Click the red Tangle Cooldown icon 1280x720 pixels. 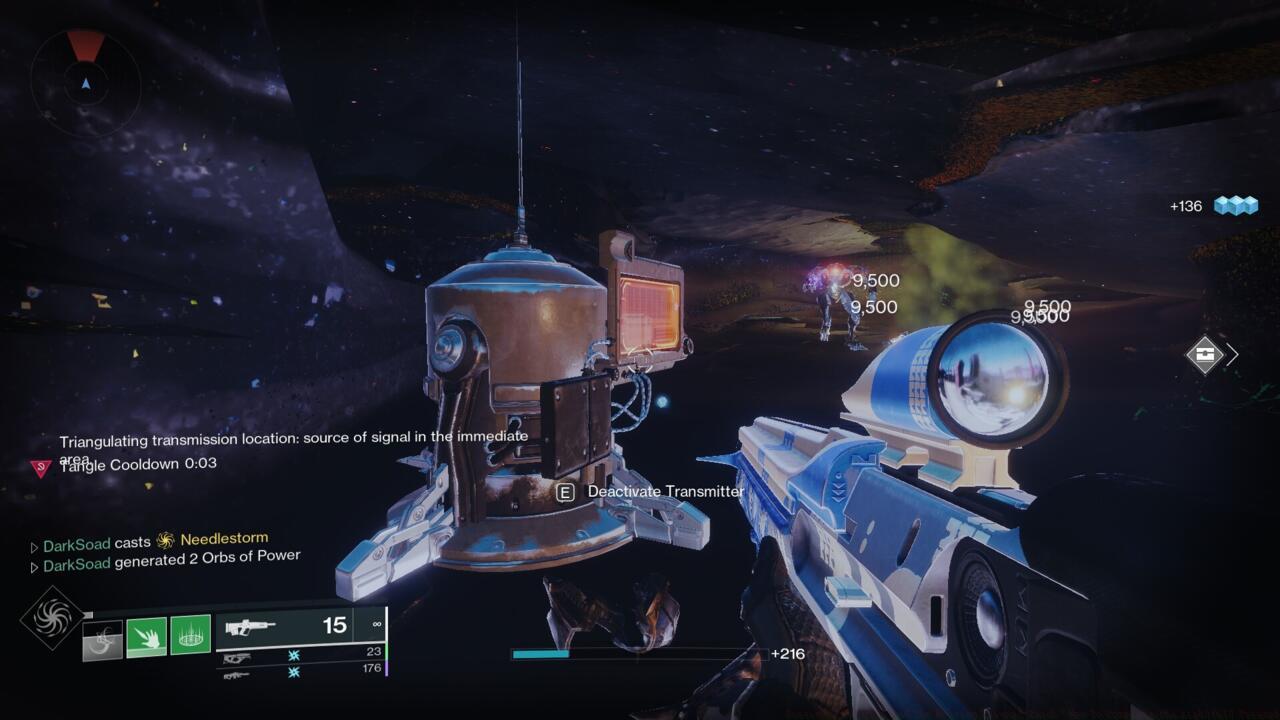[x=41, y=467]
